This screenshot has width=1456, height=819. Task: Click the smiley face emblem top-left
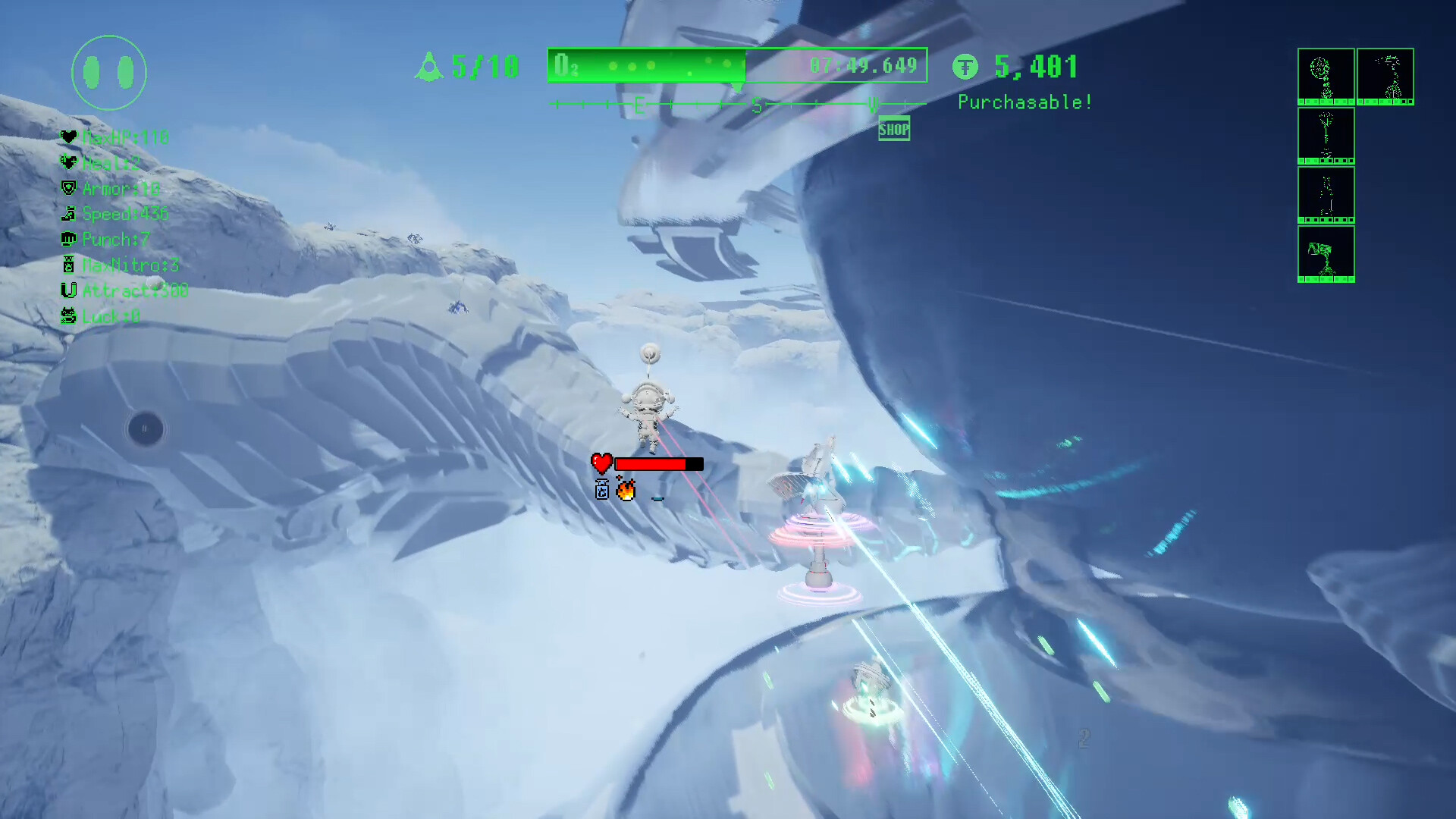coord(108,72)
